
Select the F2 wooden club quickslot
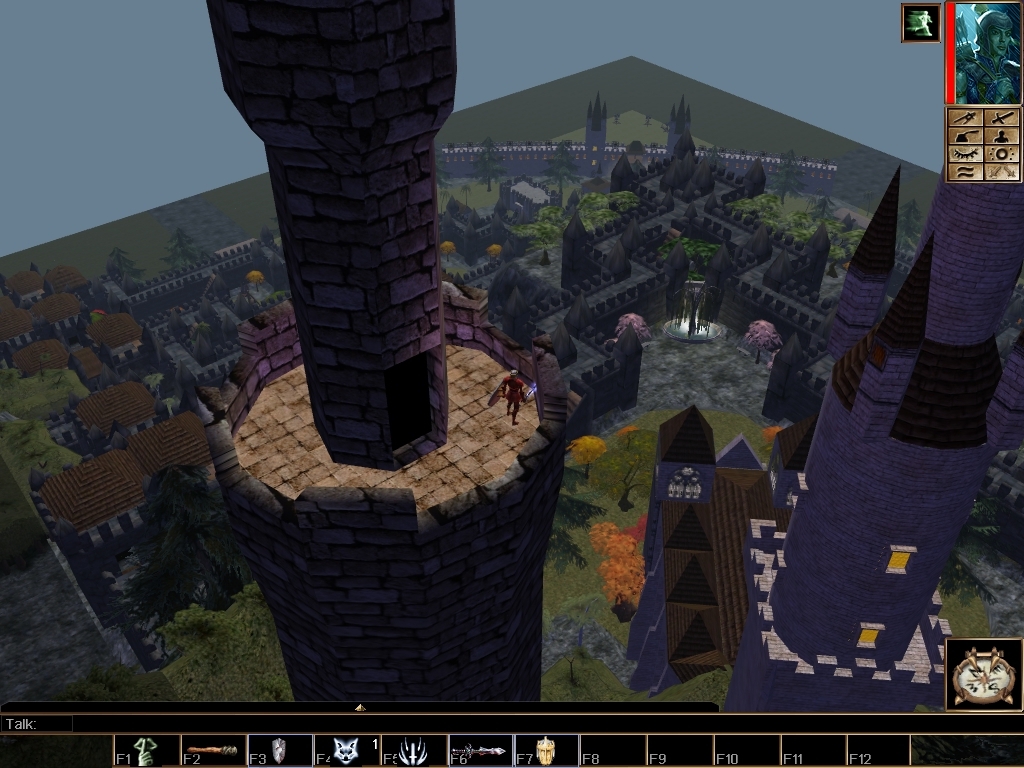(213, 751)
